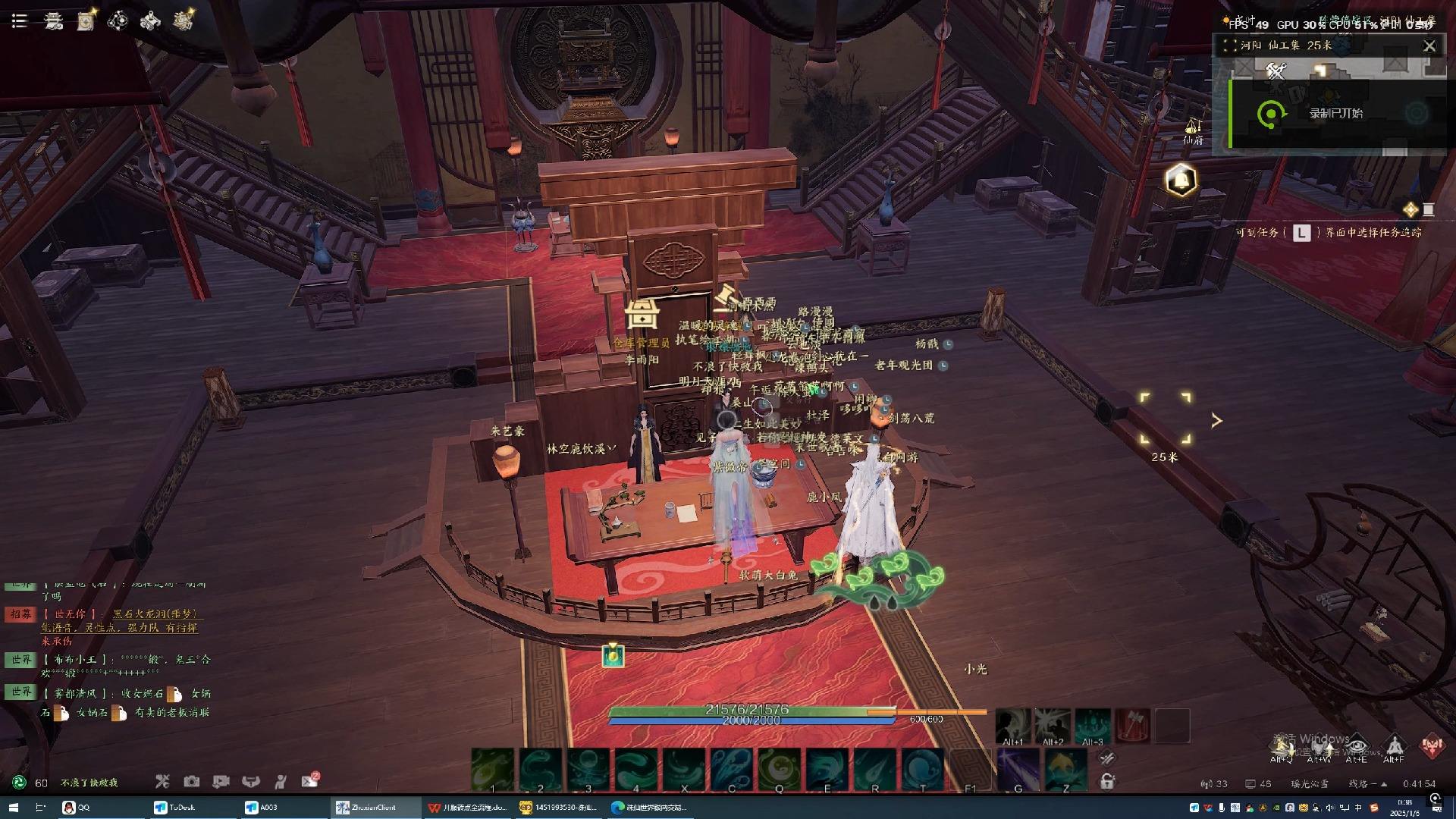
Task: Toggle the hotbar padlock icon
Action: tap(1107, 781)
